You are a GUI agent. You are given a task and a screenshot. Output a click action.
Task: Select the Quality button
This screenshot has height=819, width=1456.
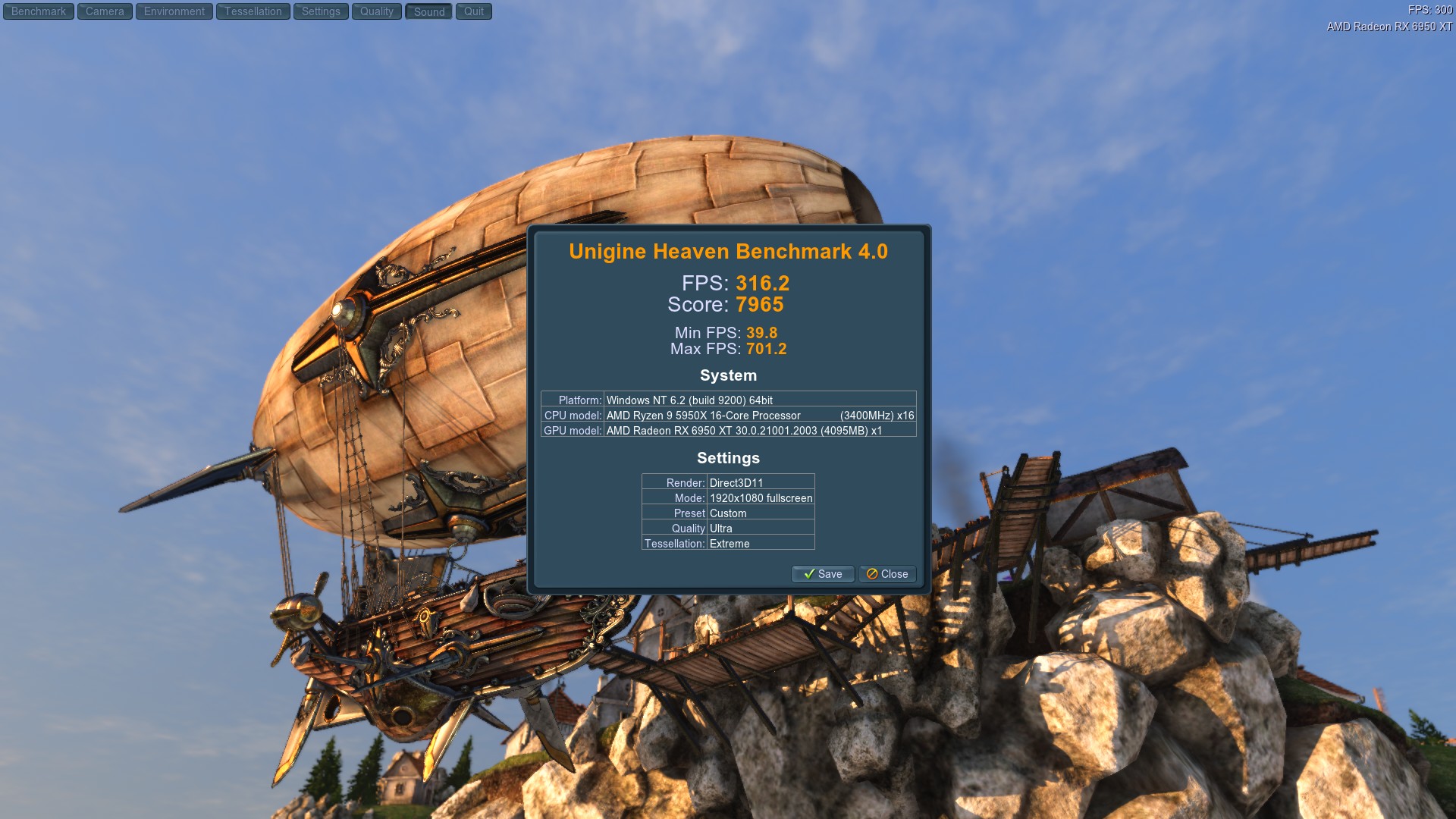tap(376, 11)
